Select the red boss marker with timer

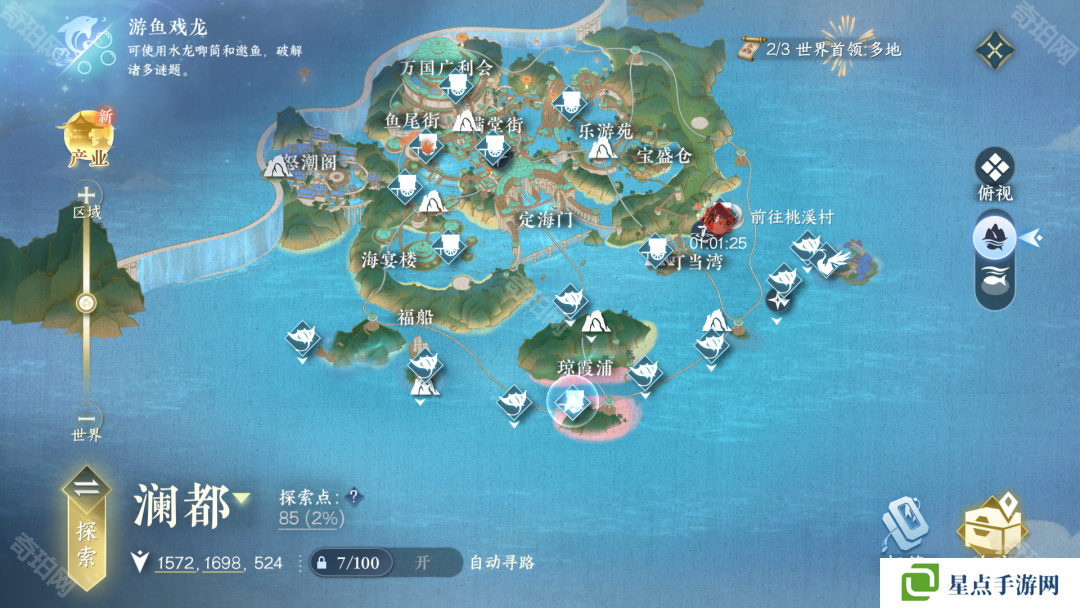pyautogui.click(x=719, y=218)
